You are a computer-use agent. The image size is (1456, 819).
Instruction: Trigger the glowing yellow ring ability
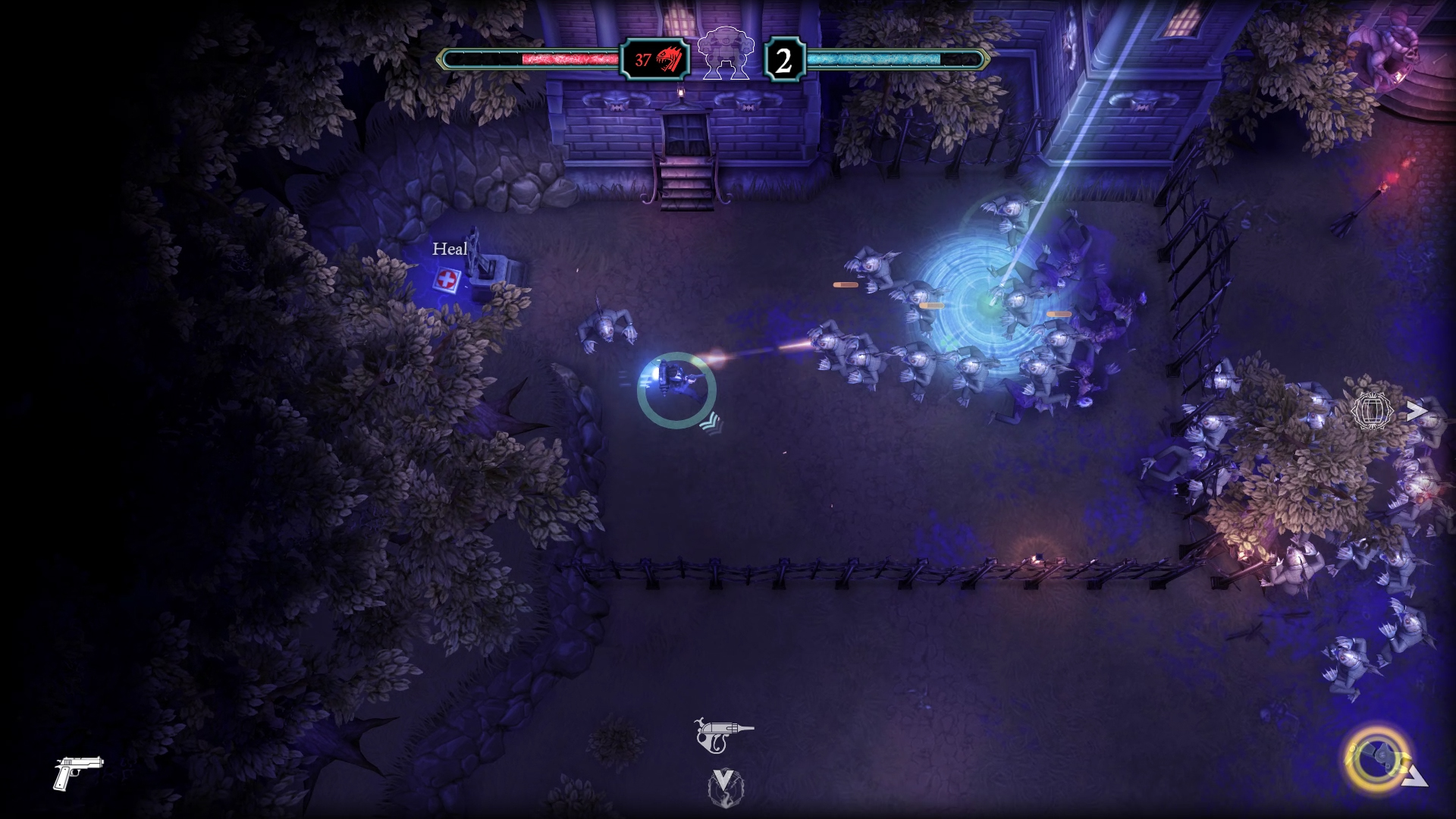(x=1373, y=759)
